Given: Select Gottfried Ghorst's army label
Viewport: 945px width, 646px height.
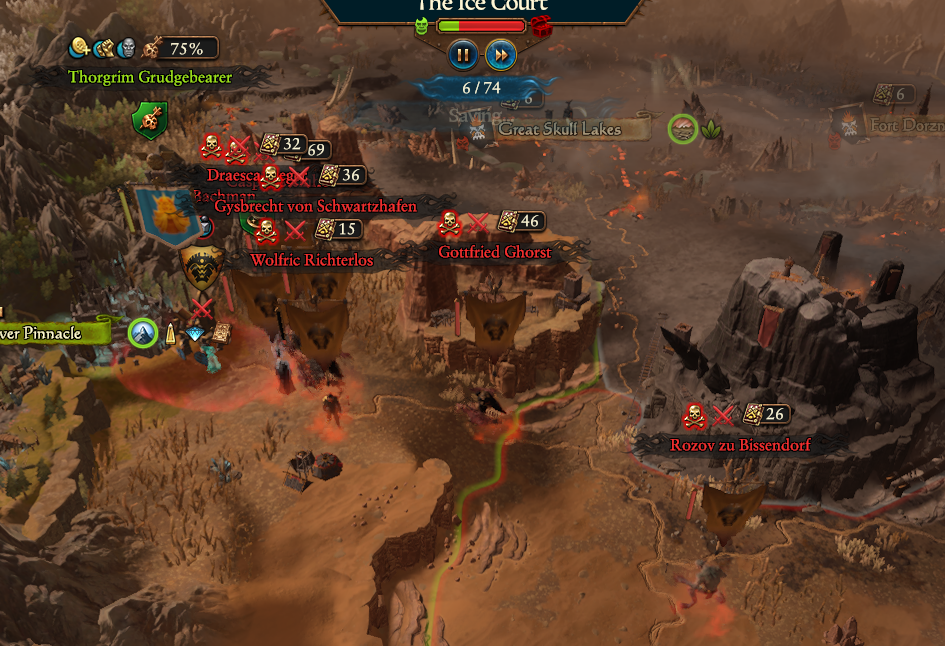Looking at the screenshot, I should 495,252.
